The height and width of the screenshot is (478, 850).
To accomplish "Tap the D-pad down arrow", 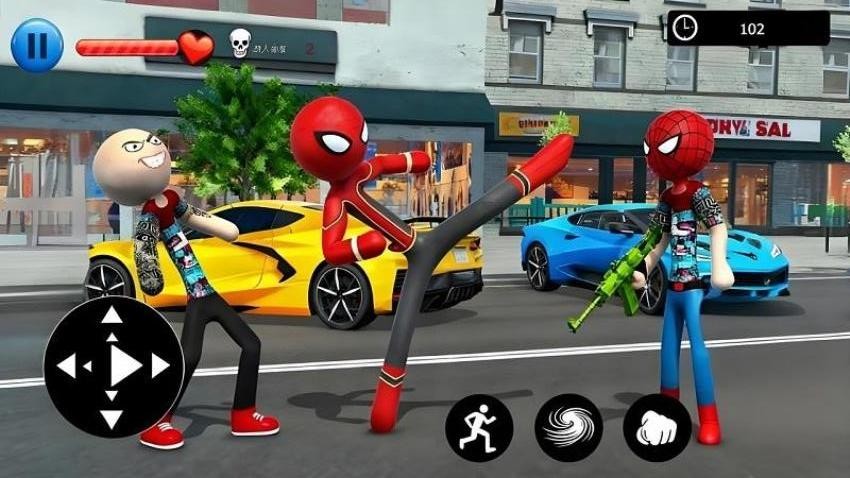I will pyautogui.click(x=113, y=418).
